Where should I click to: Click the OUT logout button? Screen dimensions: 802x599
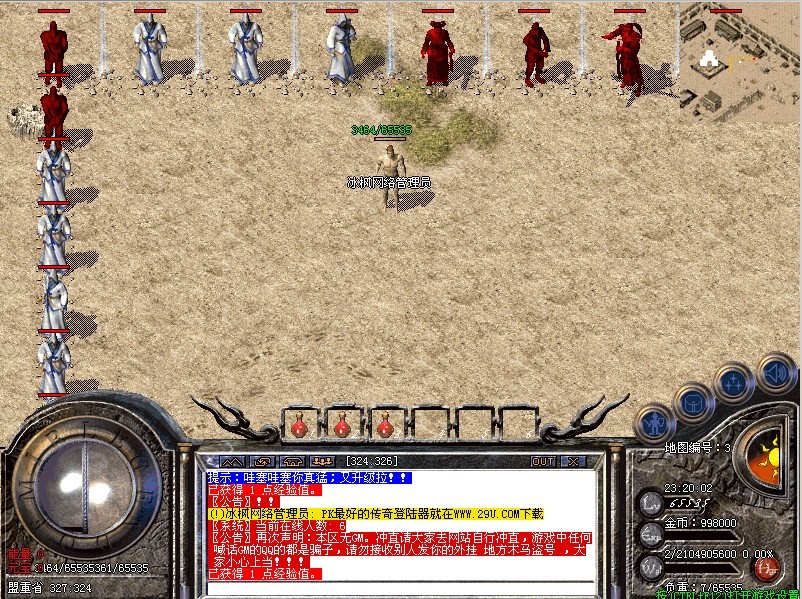pyautogui.click(x=543, y=461)
